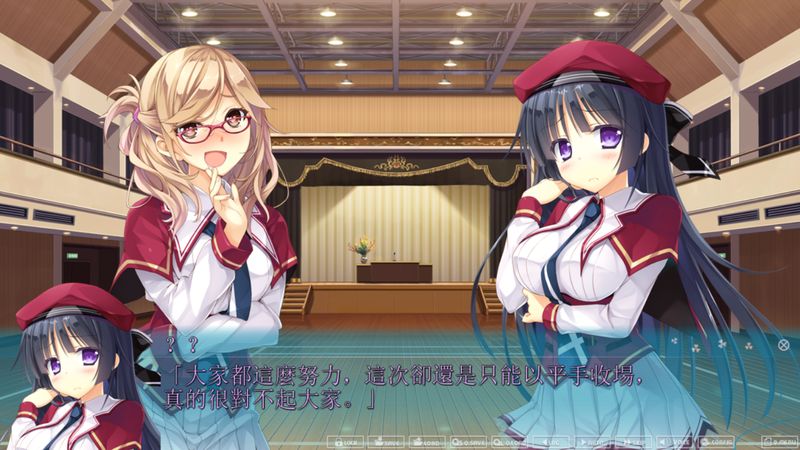Open the LOAD menu
This screenshot has height=450, width=800.
[x=427, y=441]
